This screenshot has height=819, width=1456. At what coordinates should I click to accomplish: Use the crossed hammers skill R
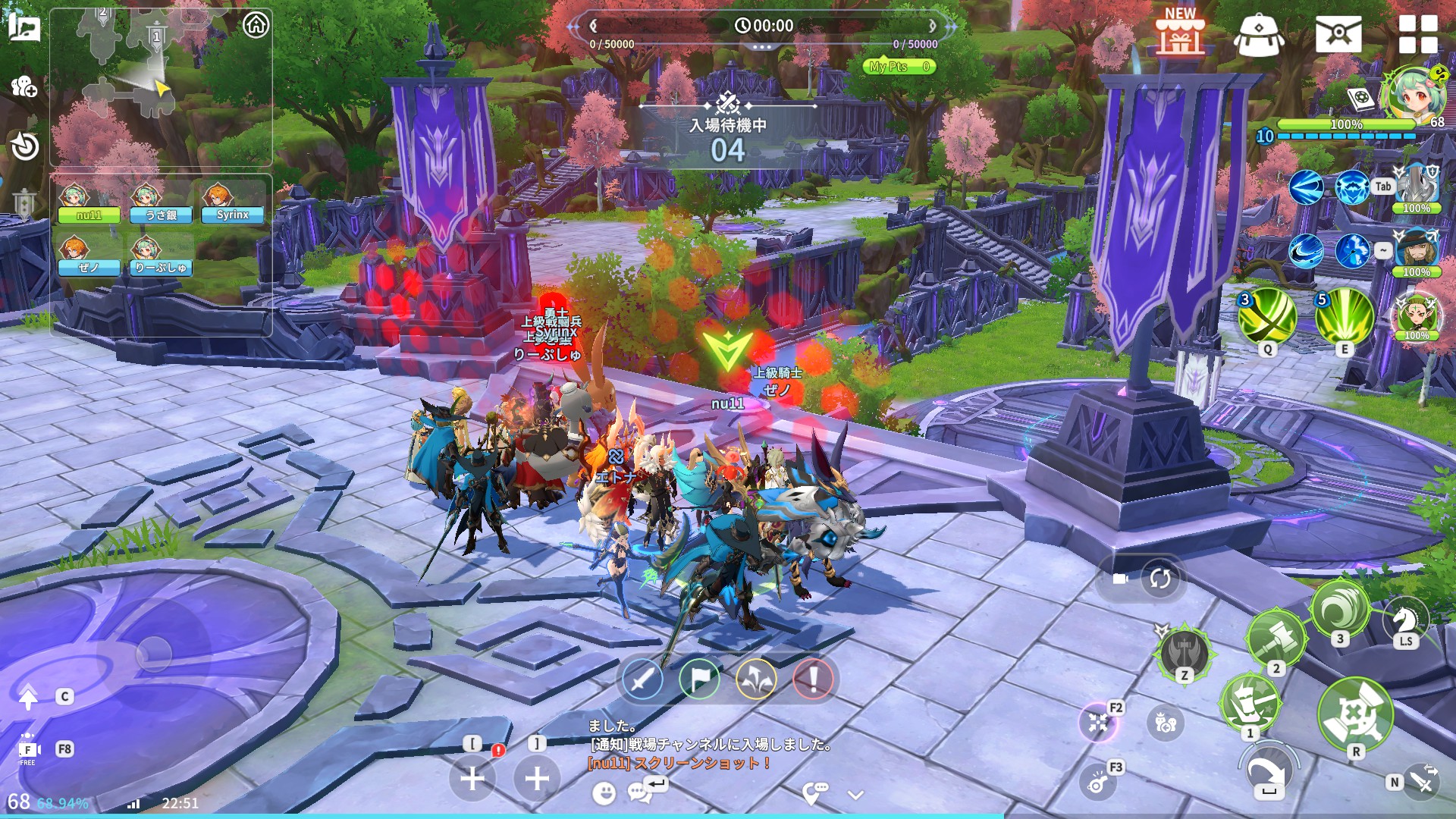(1355, 714)
